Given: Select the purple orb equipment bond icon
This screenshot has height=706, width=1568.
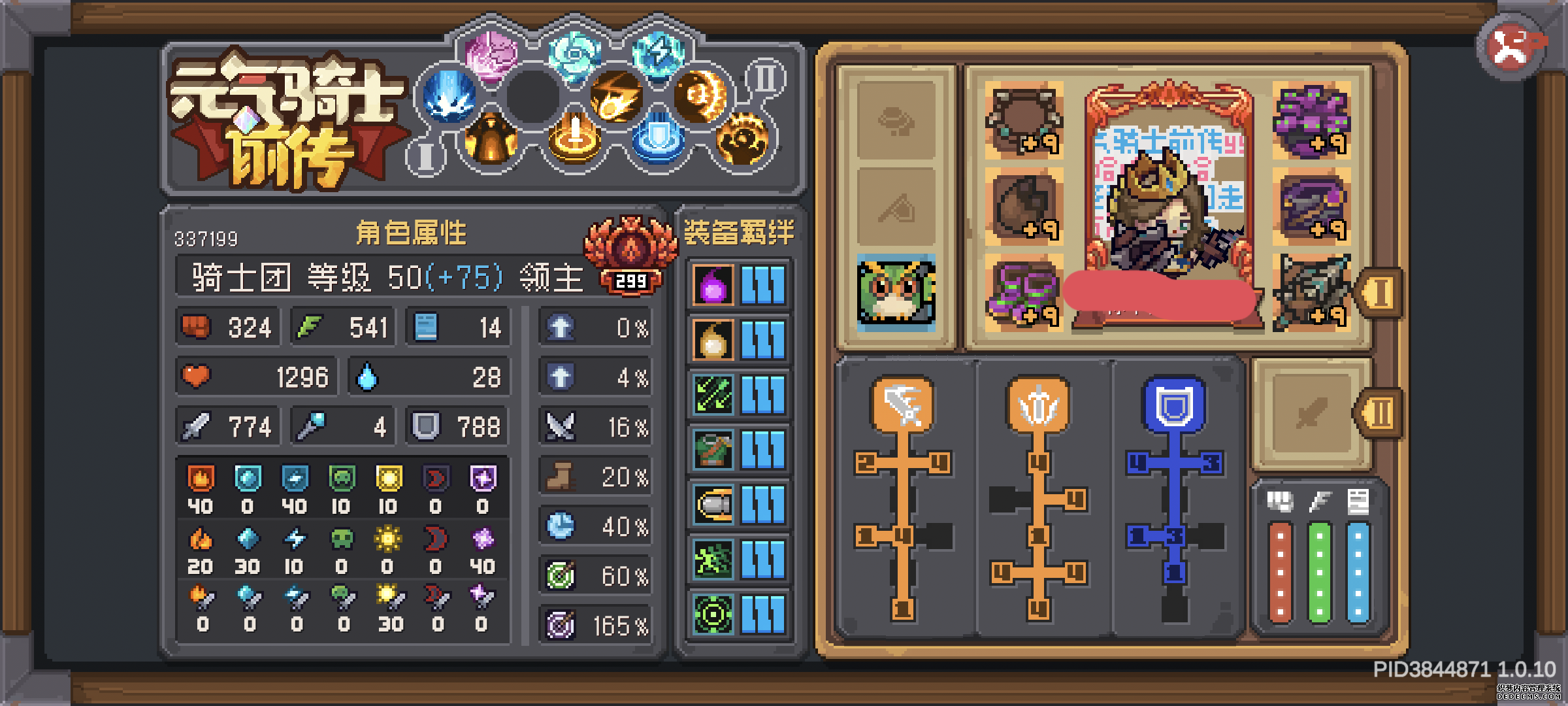Looking at the screenshot, I should pyautogui.click(x=712, y=284).
